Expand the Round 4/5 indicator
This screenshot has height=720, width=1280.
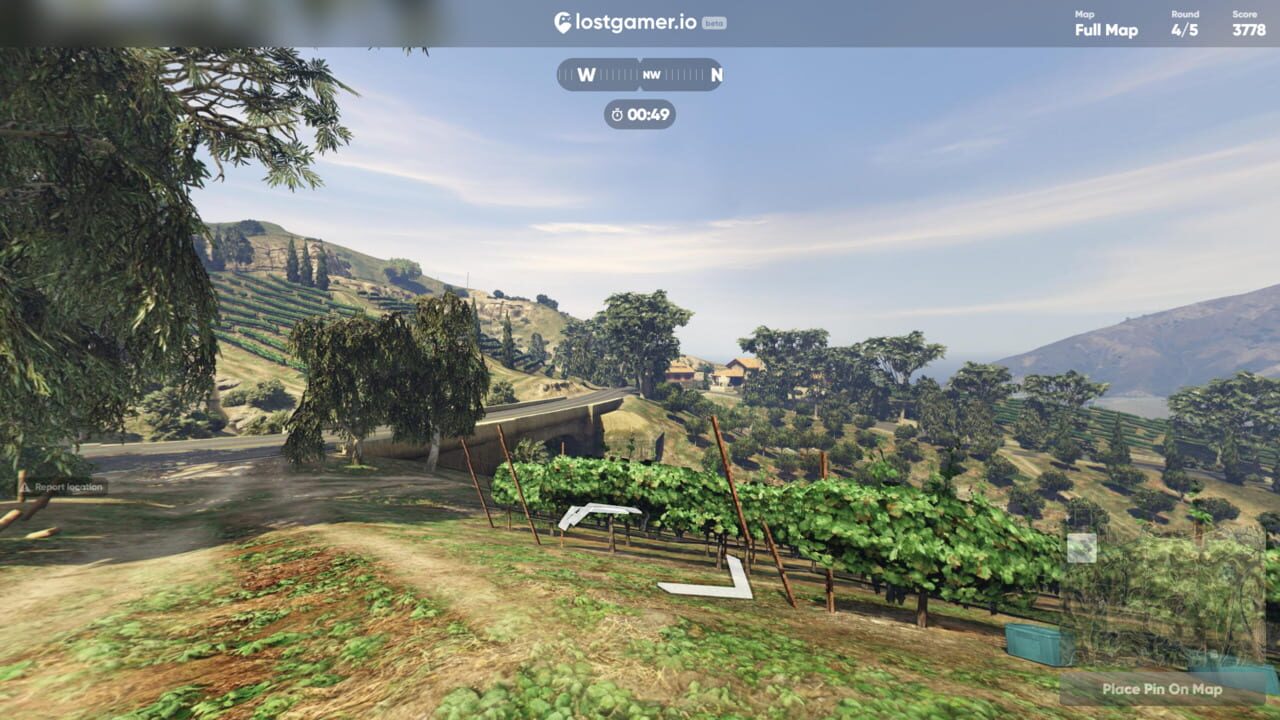pos(1183,30)
